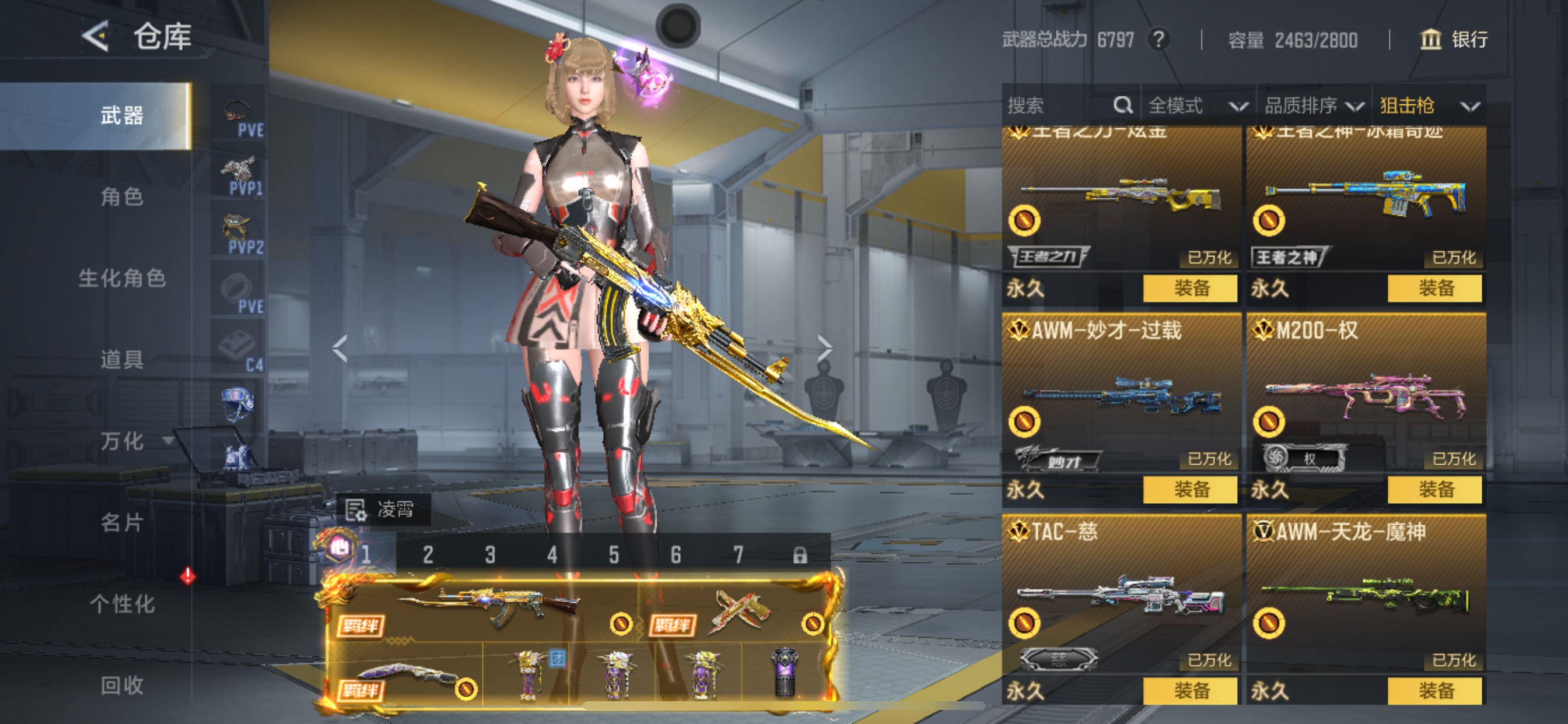This screenshot has width=1568, height=724.
Task: Go to the 回收 section
Action: click(x=122, y=686)
